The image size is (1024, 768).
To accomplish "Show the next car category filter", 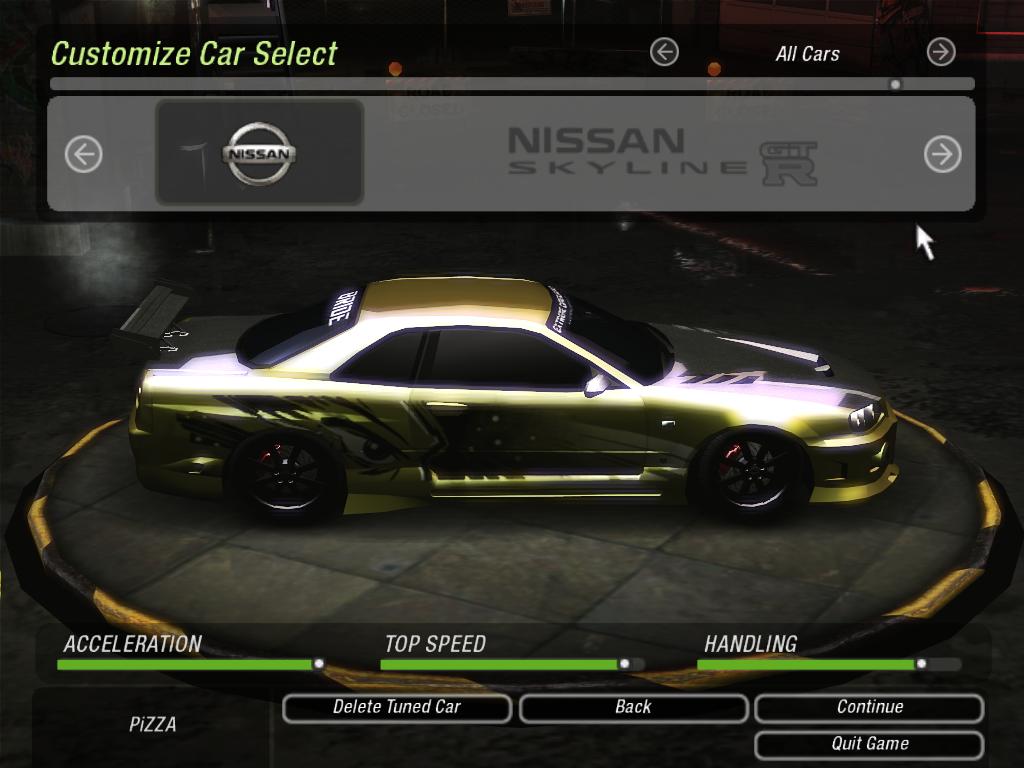I will [940, 52].
